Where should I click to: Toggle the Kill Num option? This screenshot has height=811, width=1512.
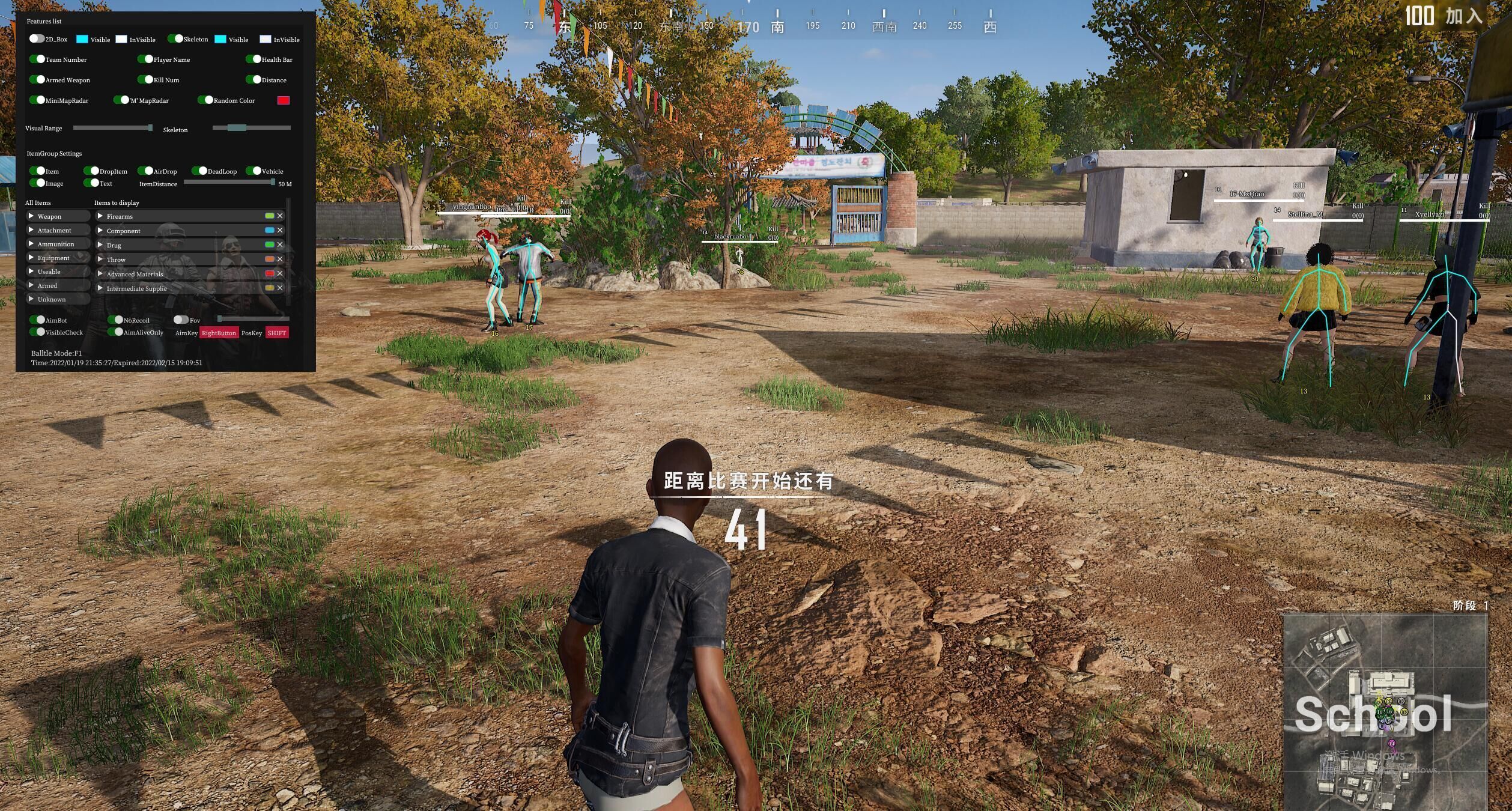(145, 80)
